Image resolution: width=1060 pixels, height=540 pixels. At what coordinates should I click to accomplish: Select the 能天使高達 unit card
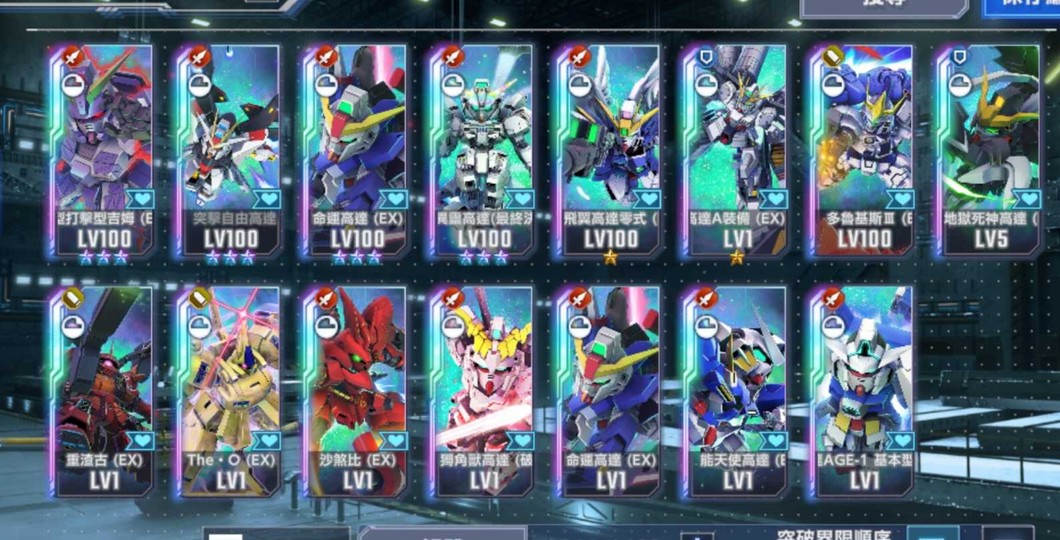pyautogui.click(x=736, y=390)
